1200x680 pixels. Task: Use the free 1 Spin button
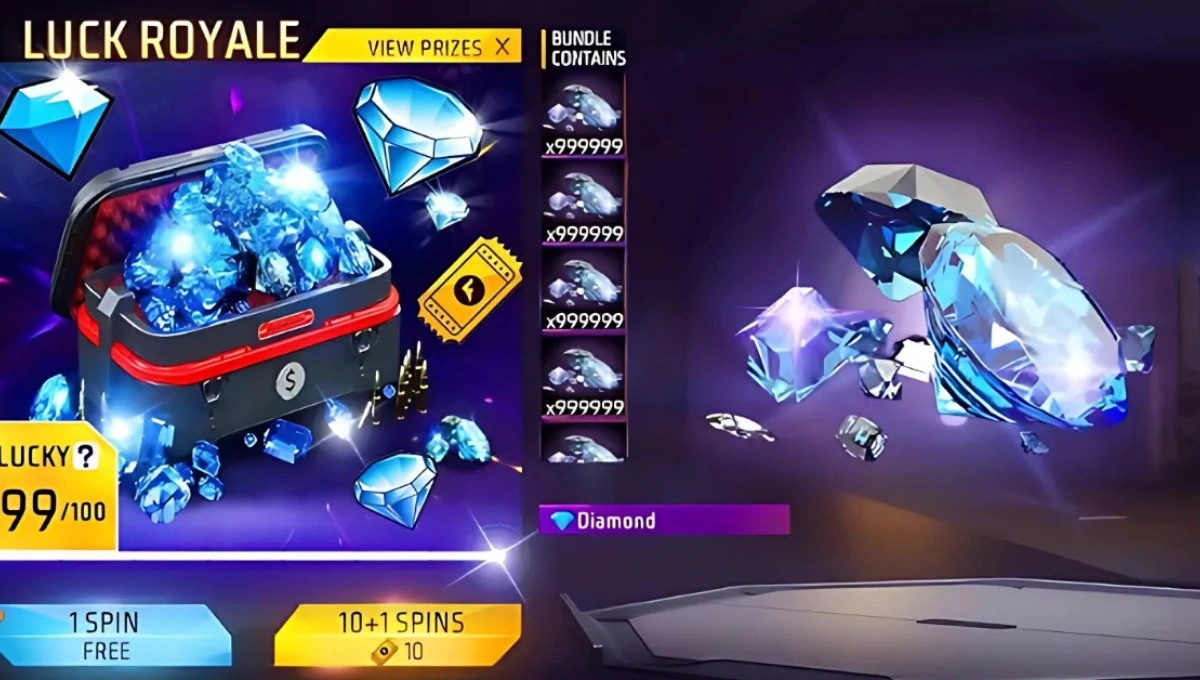pos(116,634)
